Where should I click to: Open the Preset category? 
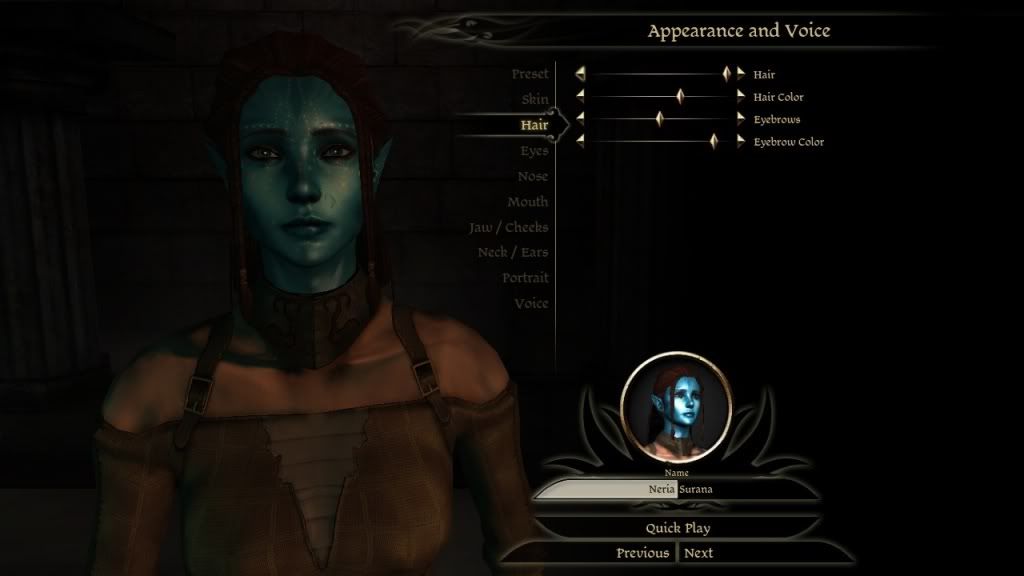pyautogui.click(x=529, y=75)
